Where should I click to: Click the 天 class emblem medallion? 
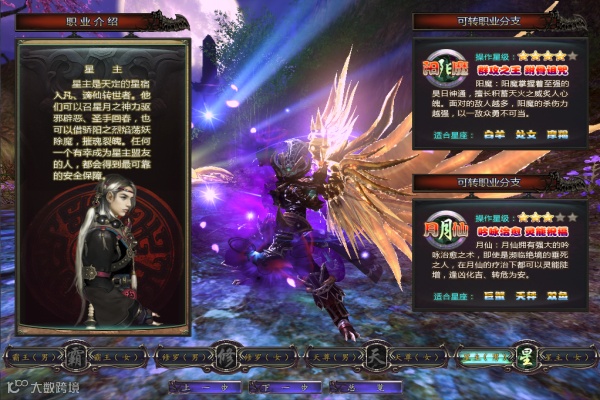[x=372, y=354]
